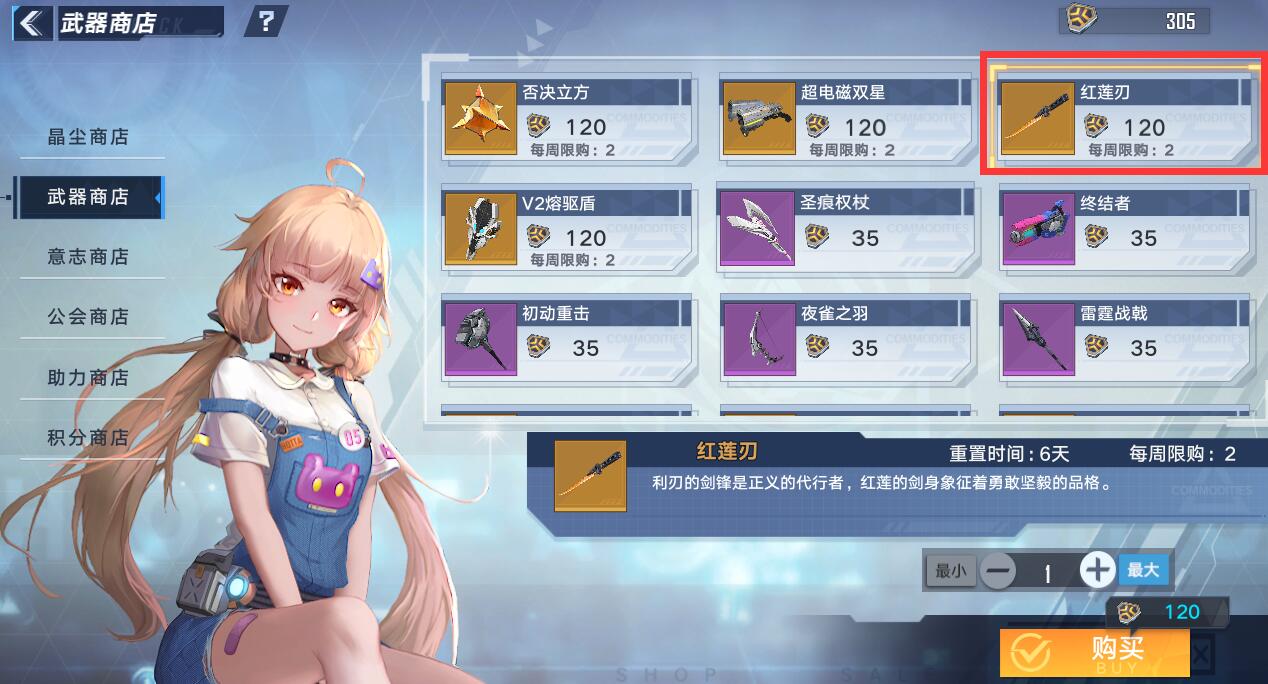Set quantity to maximum with 最大
Viewport: 1268px width, 684px height.
tap(1143, 570)
